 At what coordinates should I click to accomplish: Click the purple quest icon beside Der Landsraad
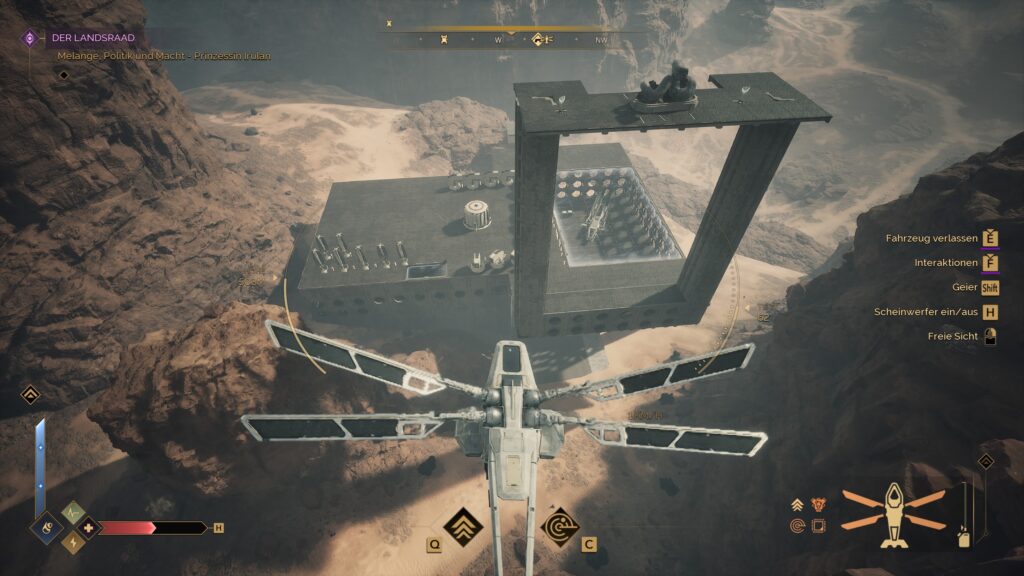coord(30,38)
